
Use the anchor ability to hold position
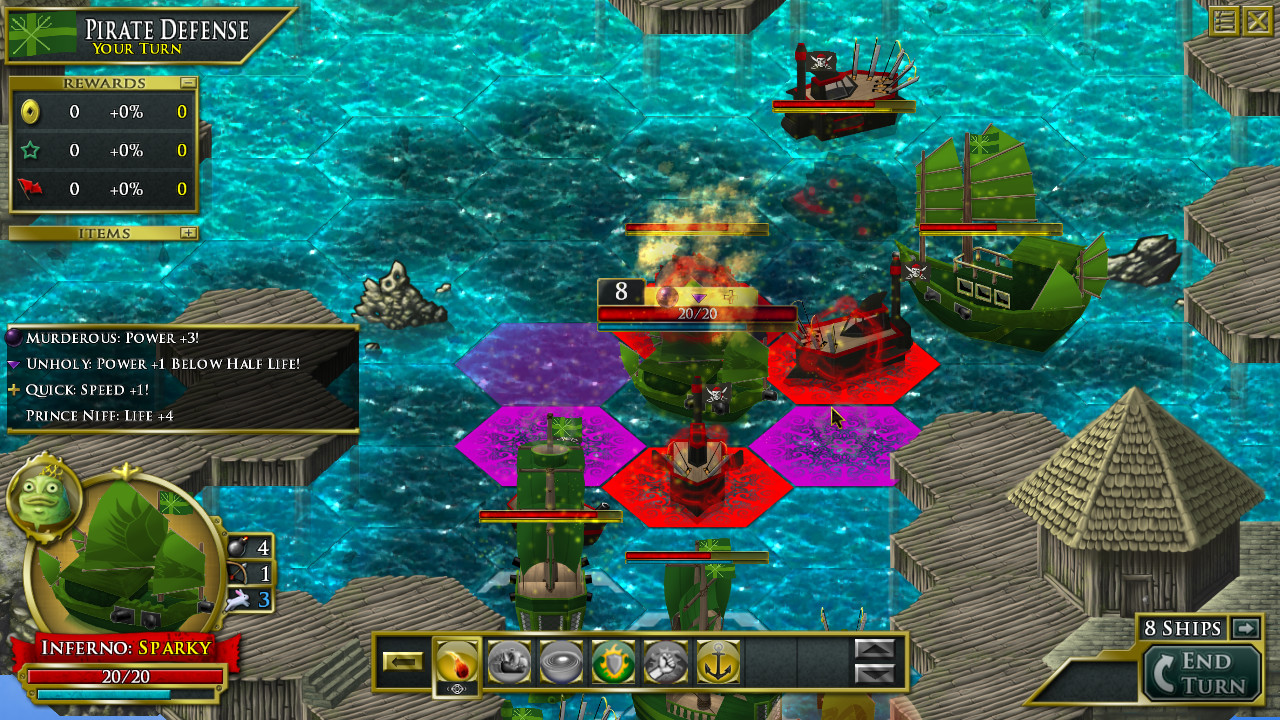click(718, 661)
